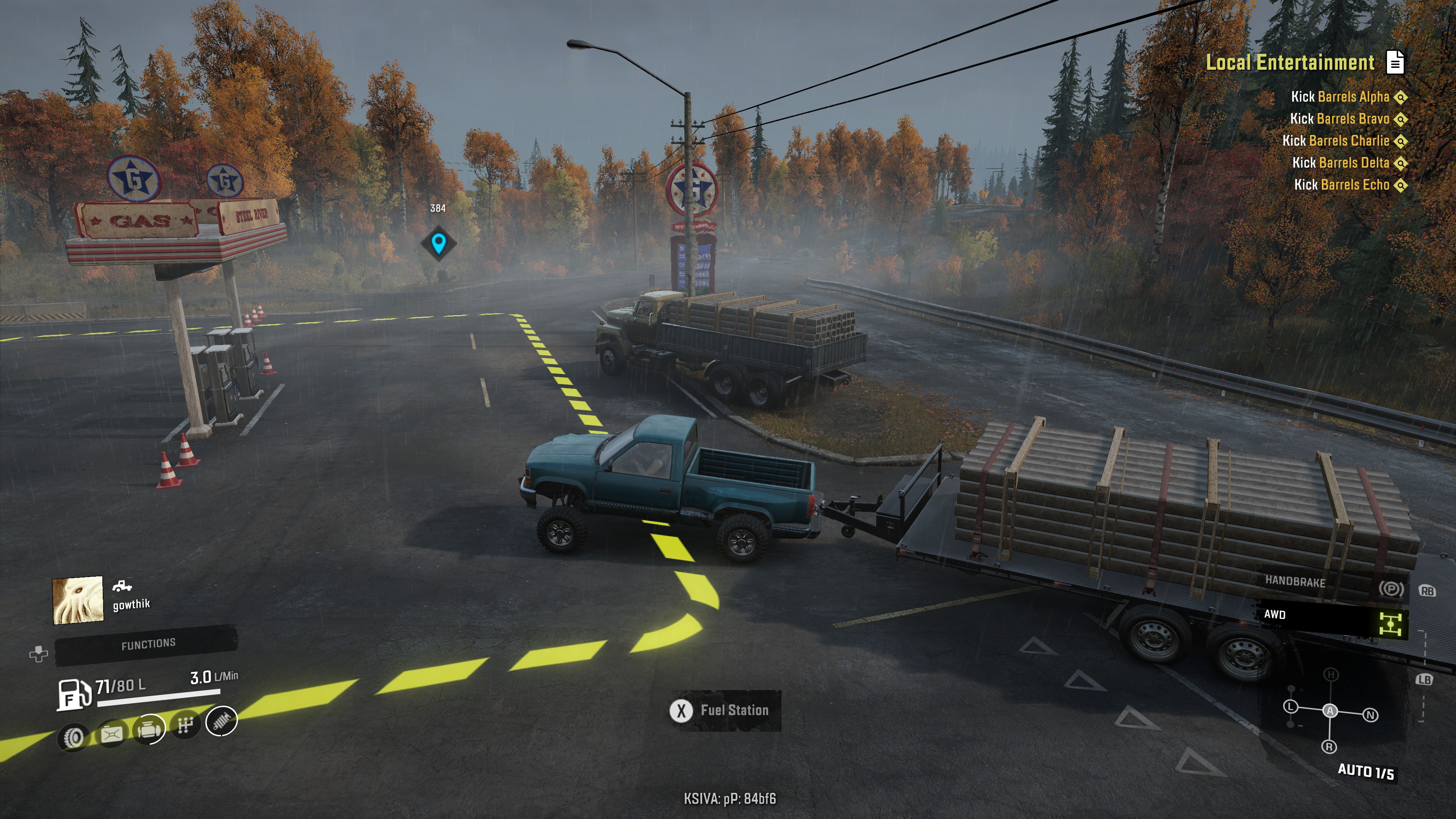Open the Fuel Station prompt
The height and width of the screenshot is (819, 1456).
[x=725, y=711]
